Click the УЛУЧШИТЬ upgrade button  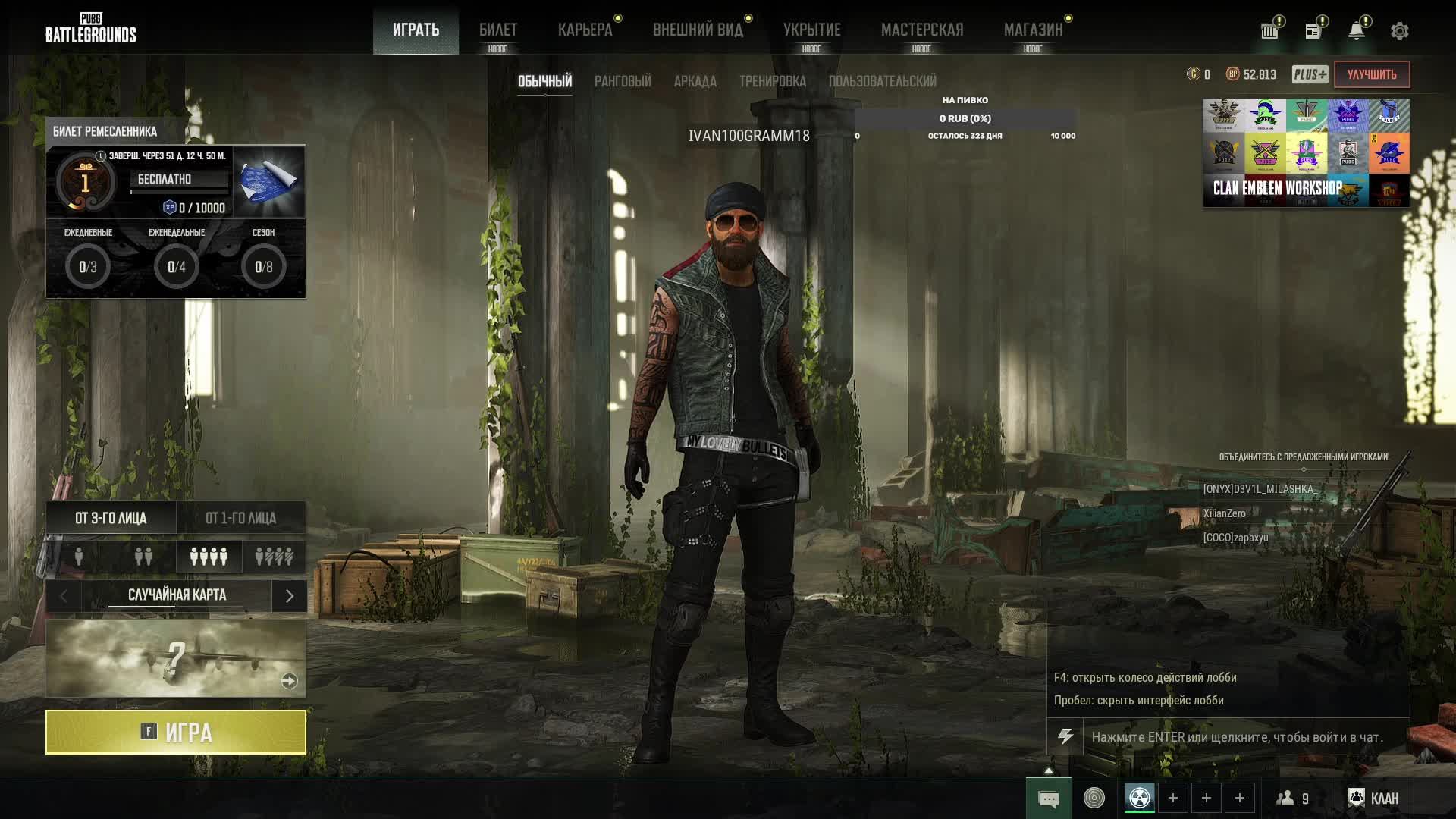tap(1371, 74)
